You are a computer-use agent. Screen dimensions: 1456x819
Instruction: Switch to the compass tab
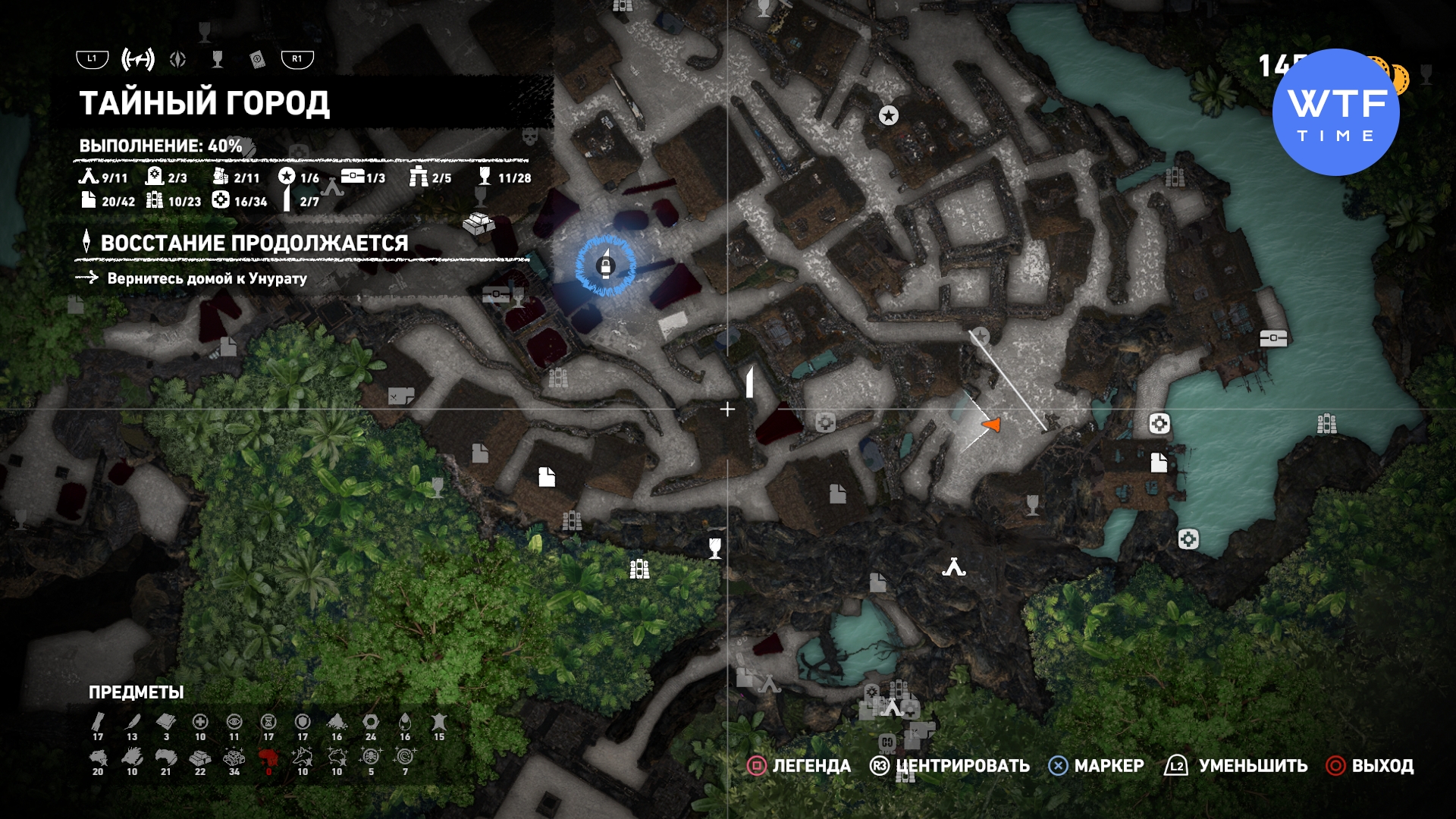coord(178,59)
